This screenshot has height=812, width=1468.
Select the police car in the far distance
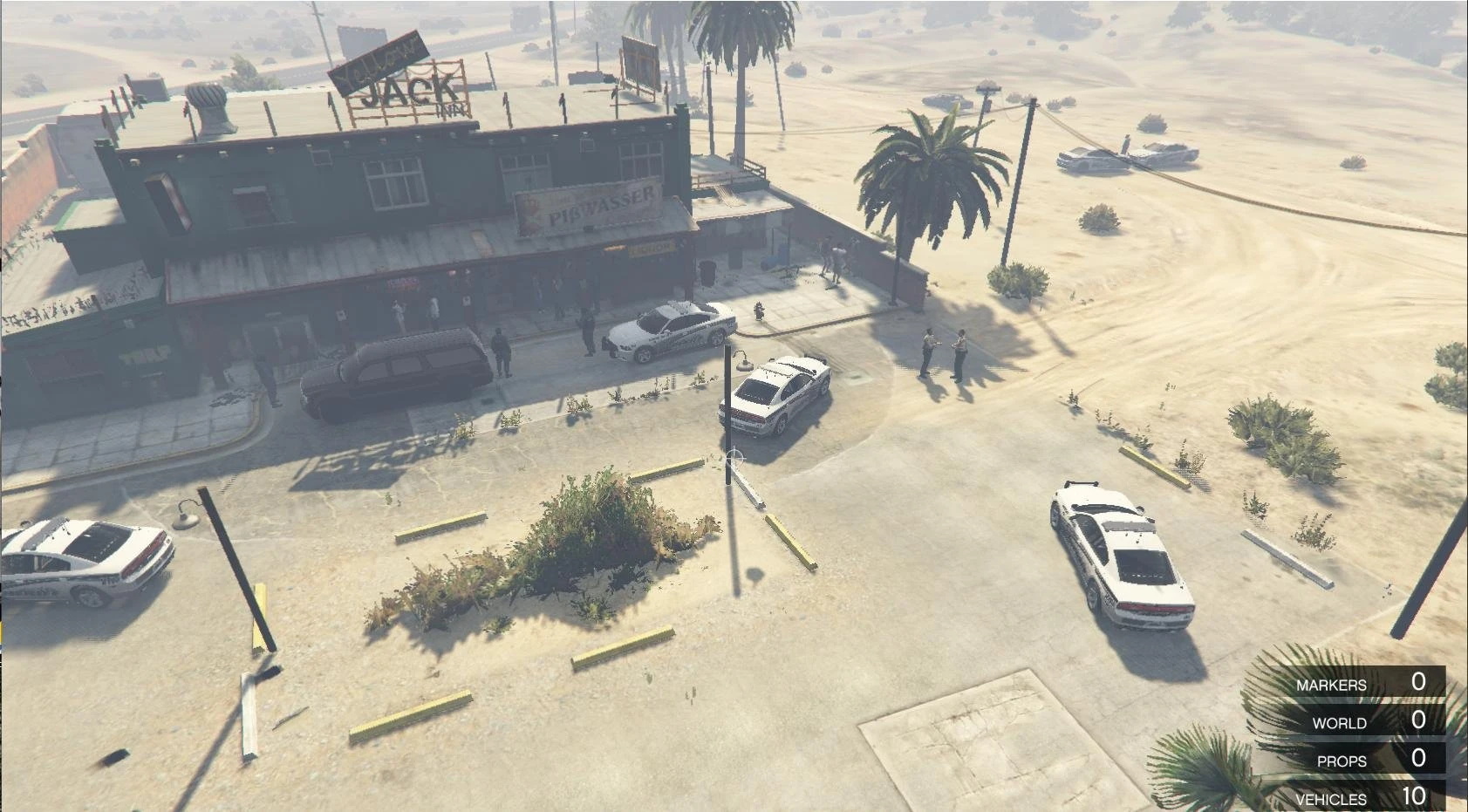[x=1089, y=159]
